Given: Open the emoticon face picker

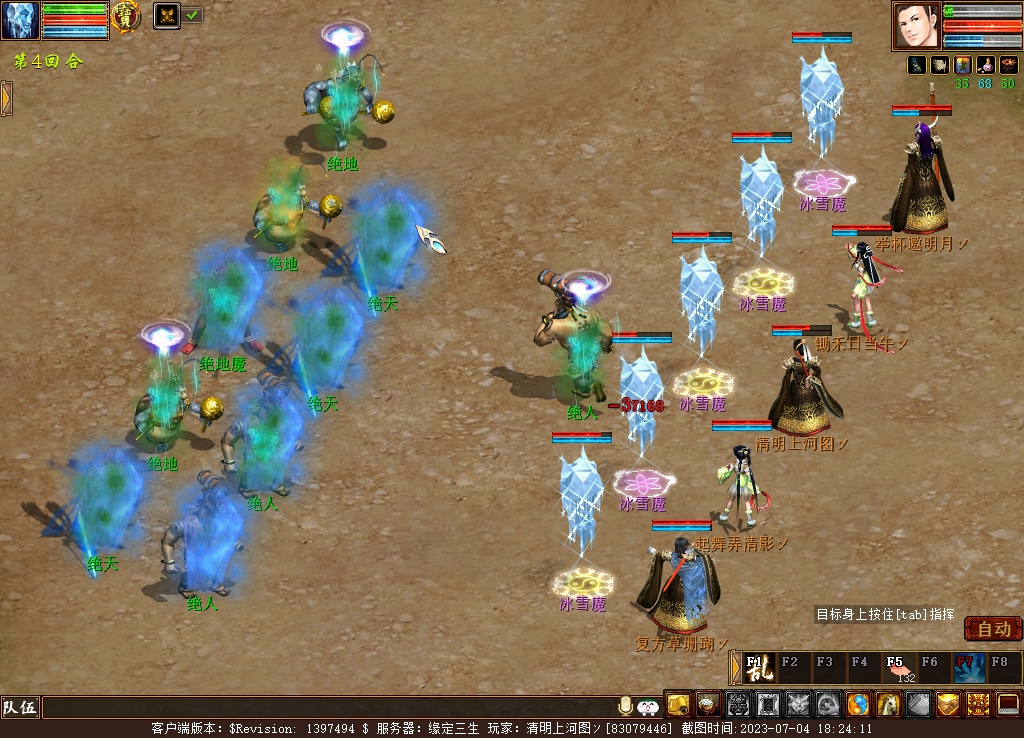Looking at the screenshot, I should (x=648, y=706).
